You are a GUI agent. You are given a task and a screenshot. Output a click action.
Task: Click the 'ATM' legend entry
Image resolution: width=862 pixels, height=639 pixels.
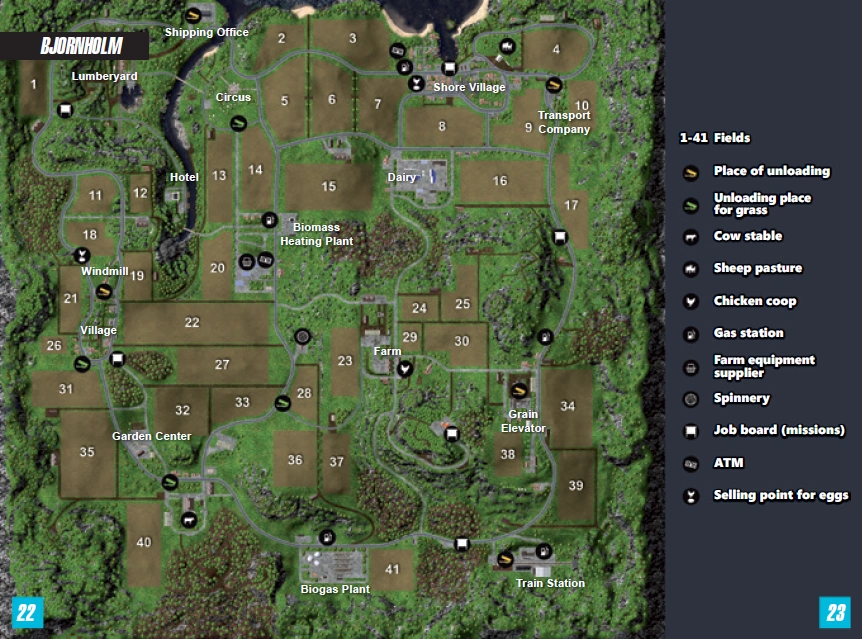pyautogui.click(x=728, y=463)
